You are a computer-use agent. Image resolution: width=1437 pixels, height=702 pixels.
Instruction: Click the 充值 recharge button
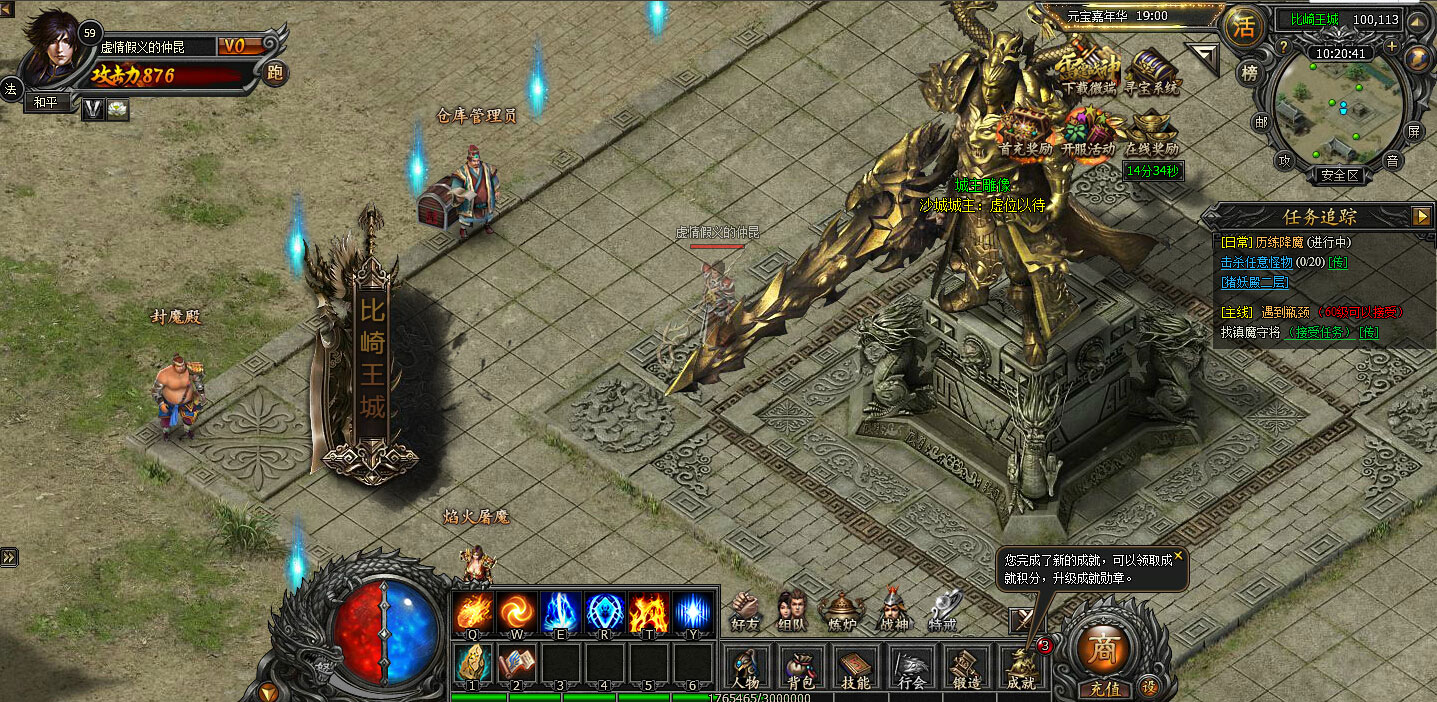tap(1105, 689)
